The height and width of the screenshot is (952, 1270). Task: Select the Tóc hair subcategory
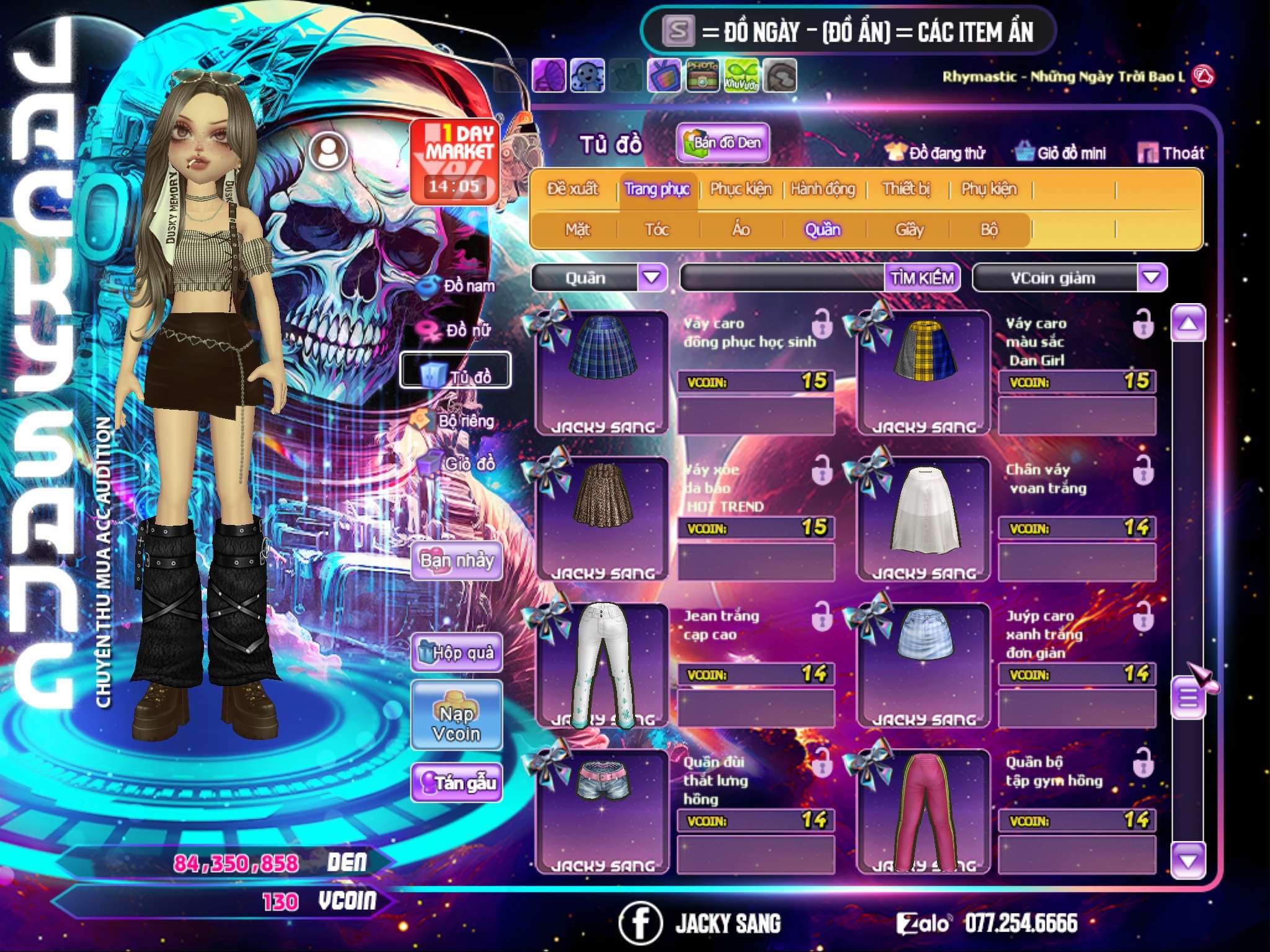pos(657,230)
